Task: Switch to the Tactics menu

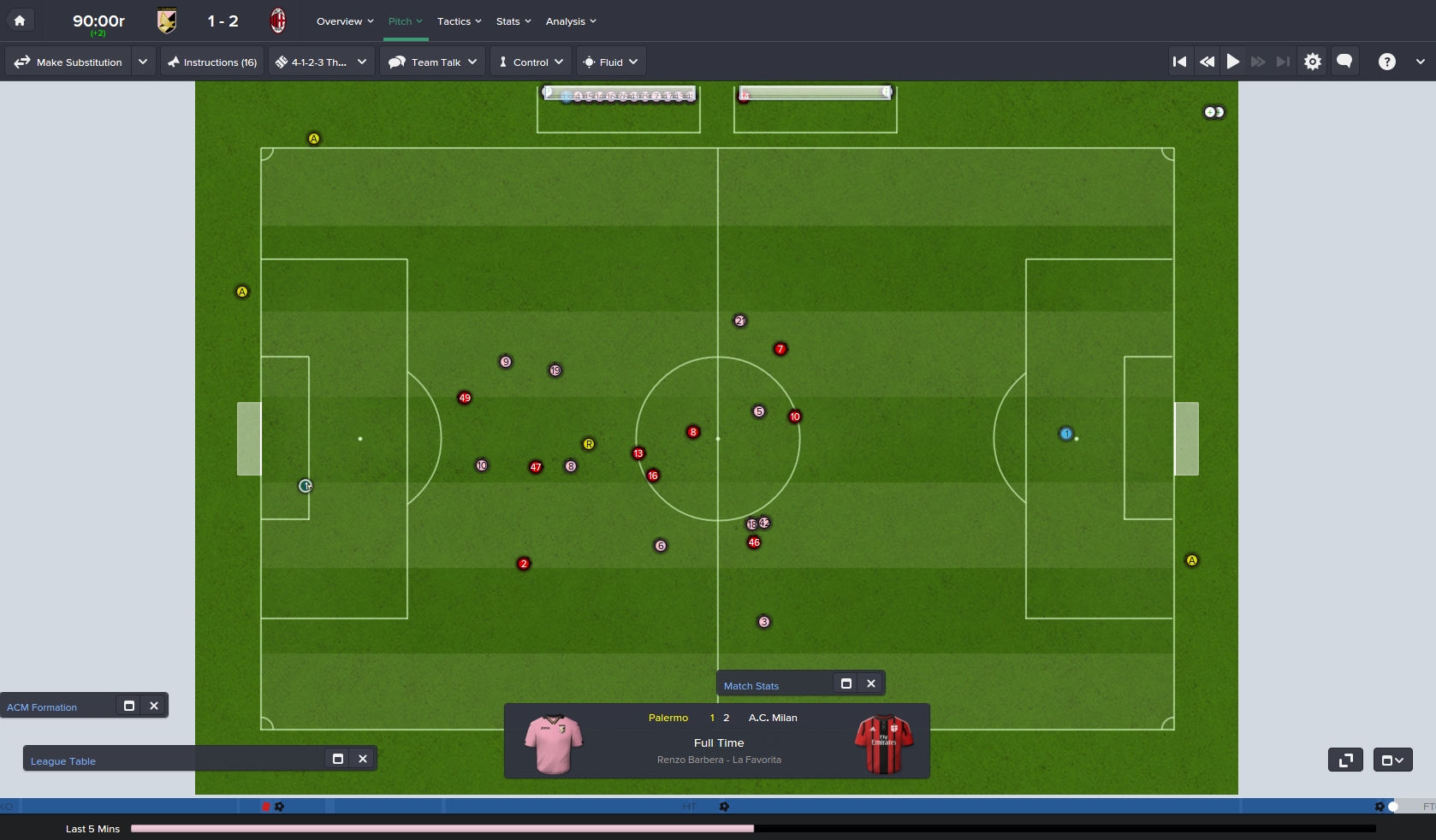Action: [459, 21]
